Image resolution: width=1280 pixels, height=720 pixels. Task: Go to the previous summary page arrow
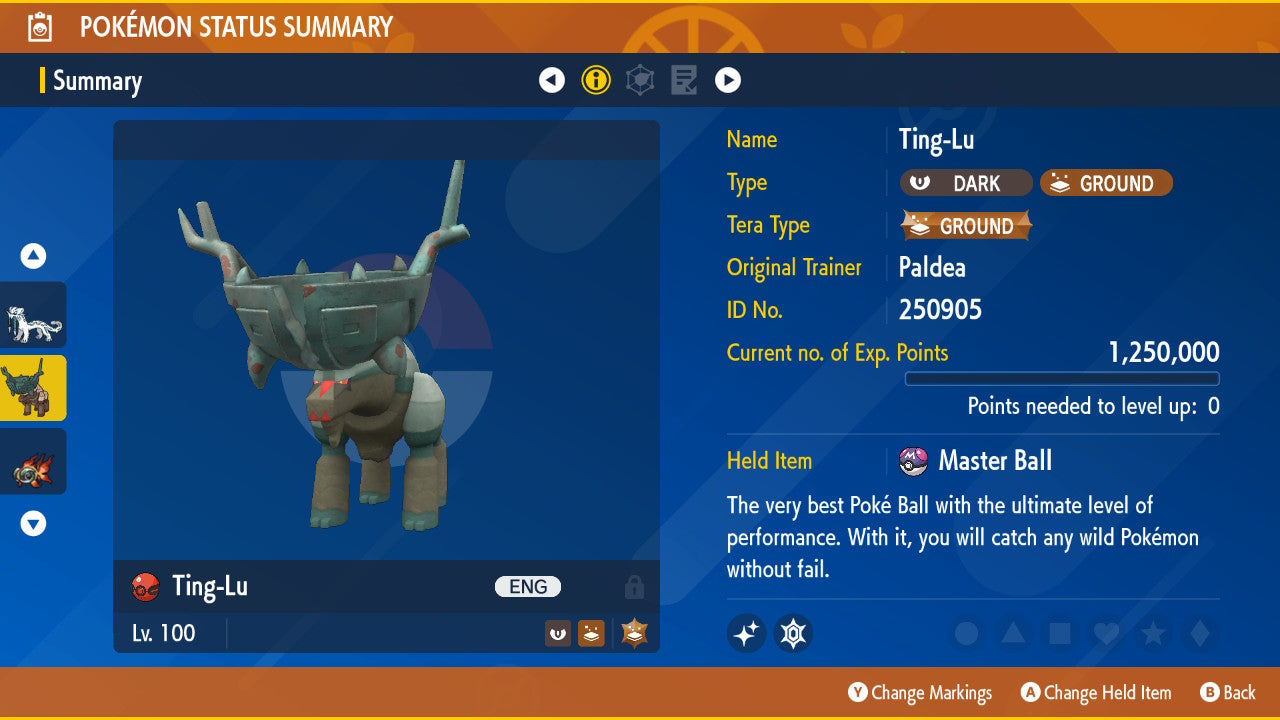(552, 80)
